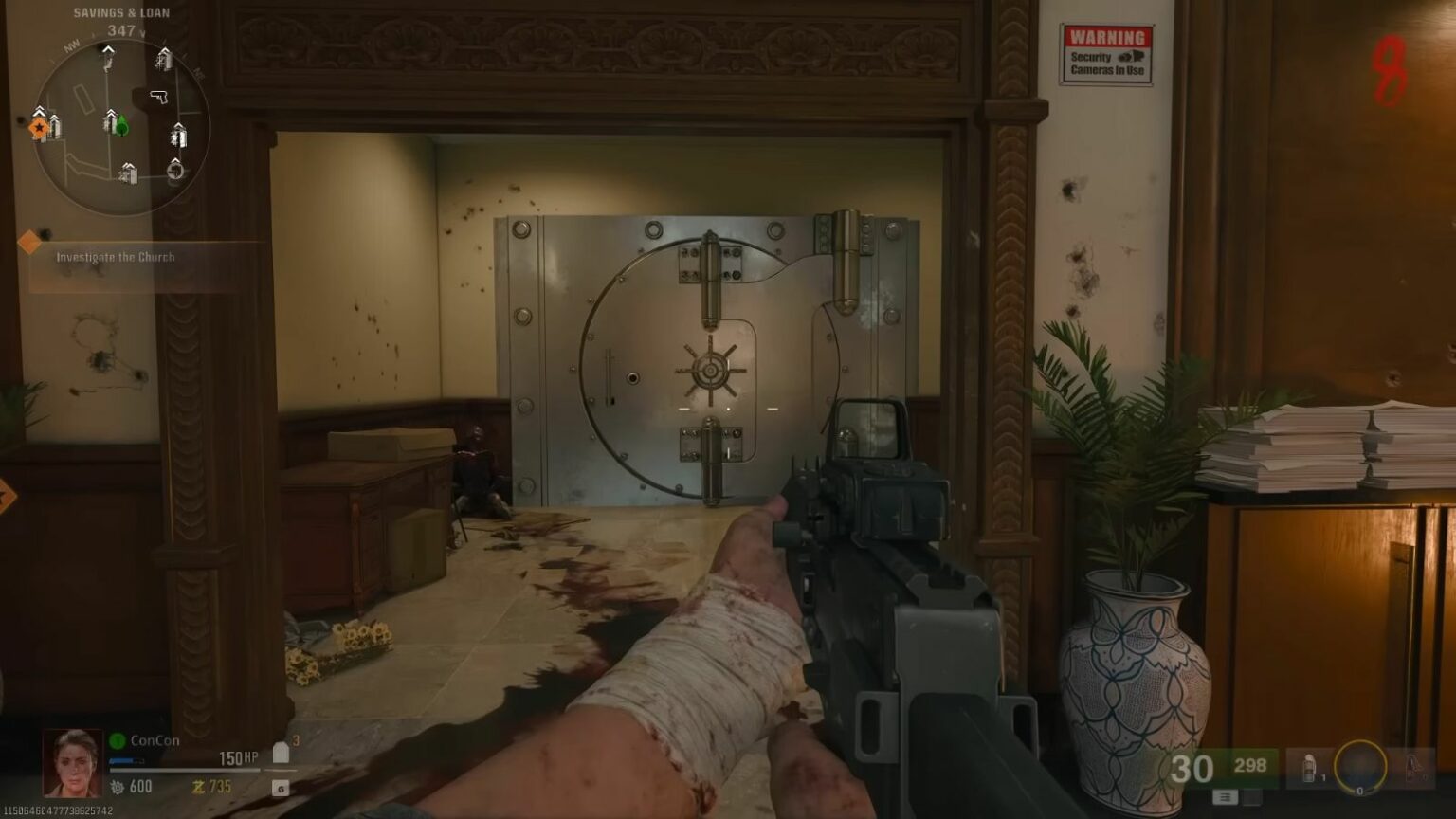Viewport: 1456px width, 819px height.
Task: Click the G button icon near armor plates
Action: click(281, 789)
